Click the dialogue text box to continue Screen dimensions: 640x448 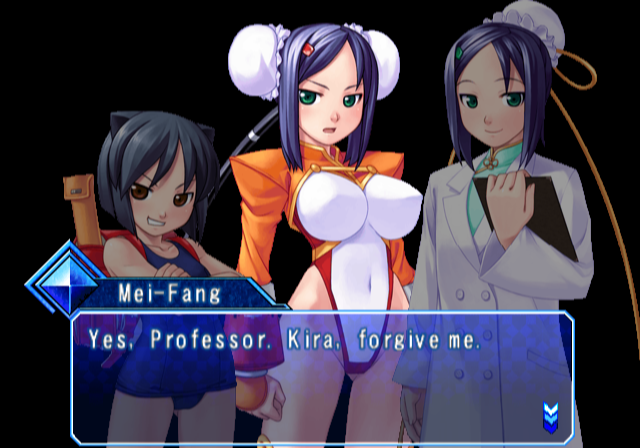[x=320, y=375]
